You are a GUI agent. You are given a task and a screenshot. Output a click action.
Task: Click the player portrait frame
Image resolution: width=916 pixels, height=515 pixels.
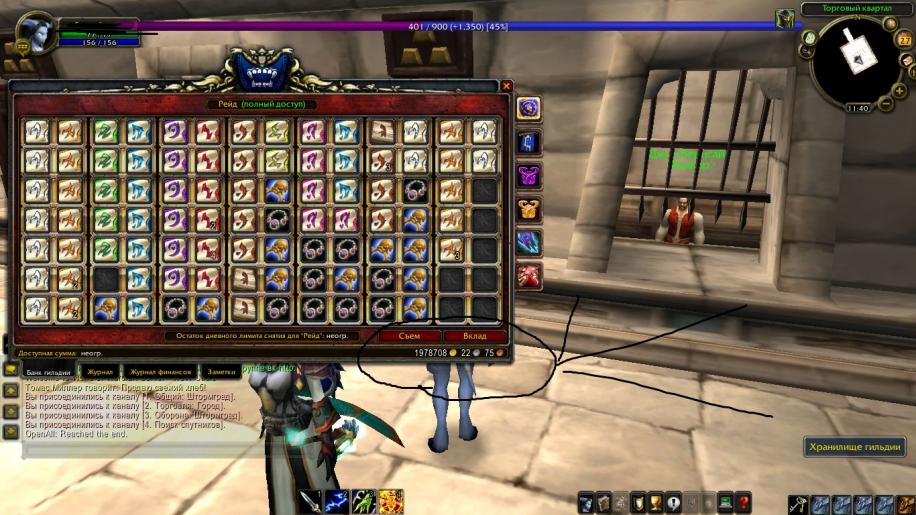(x=37, y=31)
